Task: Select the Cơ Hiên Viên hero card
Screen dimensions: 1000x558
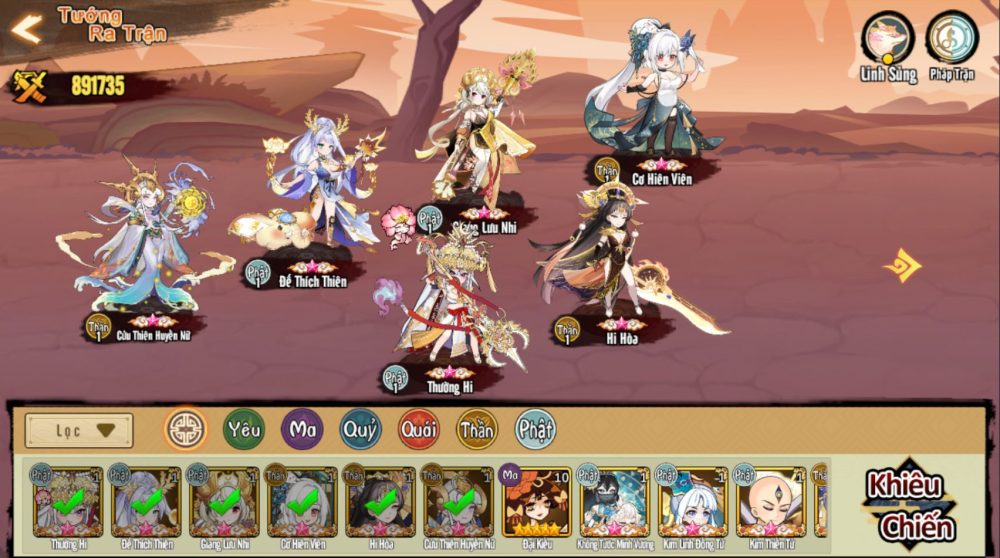Action: pyautogui.click(x=302, y=501)
